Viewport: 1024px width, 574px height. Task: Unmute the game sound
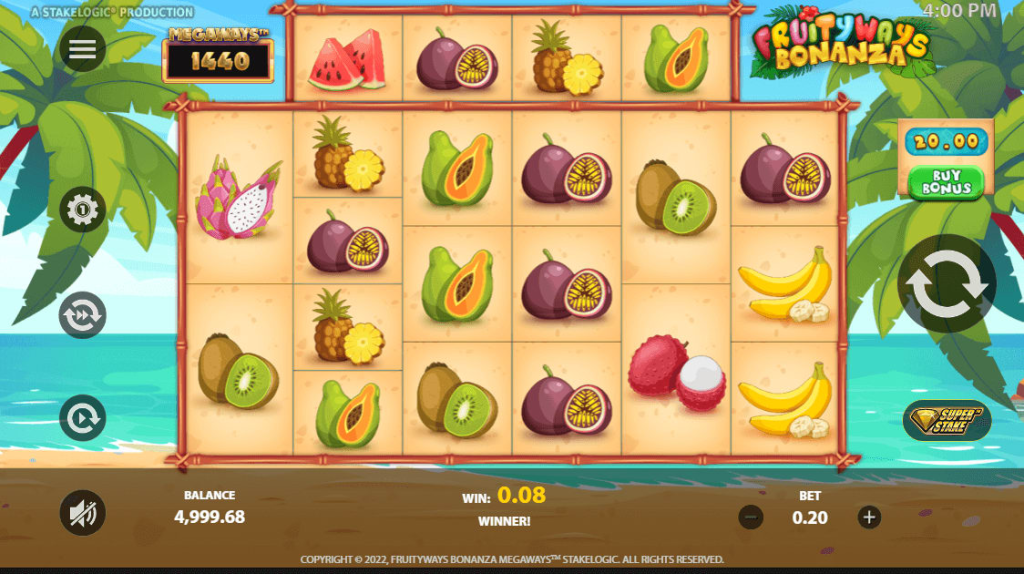click(82, 513)
